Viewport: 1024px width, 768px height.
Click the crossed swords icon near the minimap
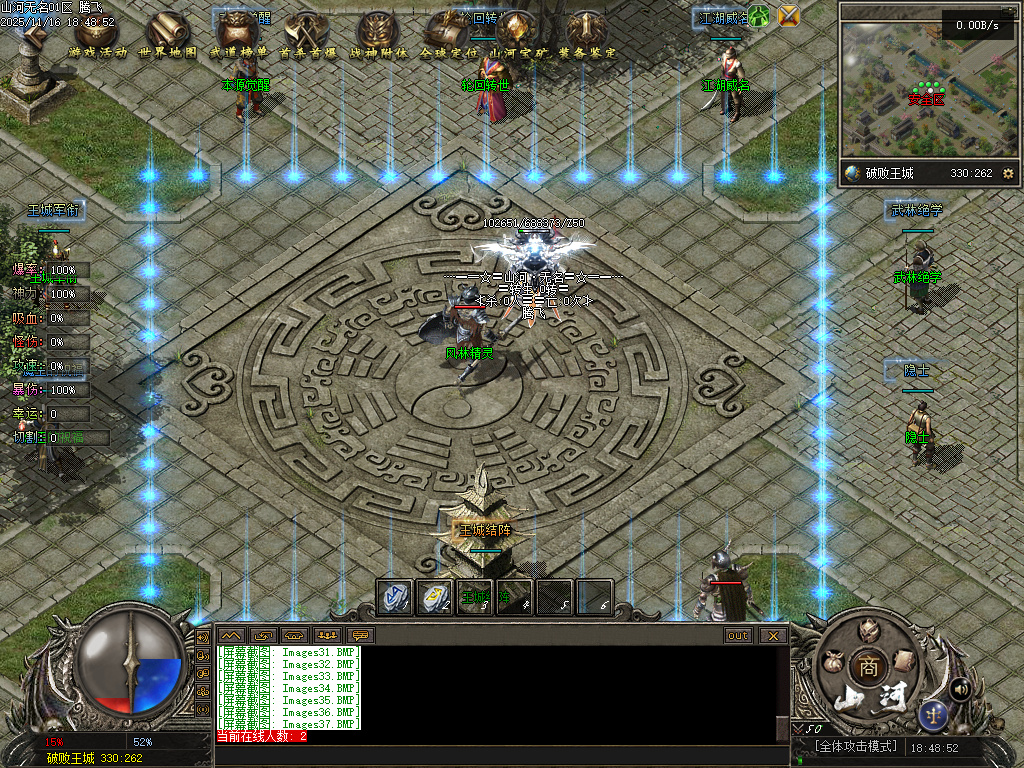pos(789,15)
